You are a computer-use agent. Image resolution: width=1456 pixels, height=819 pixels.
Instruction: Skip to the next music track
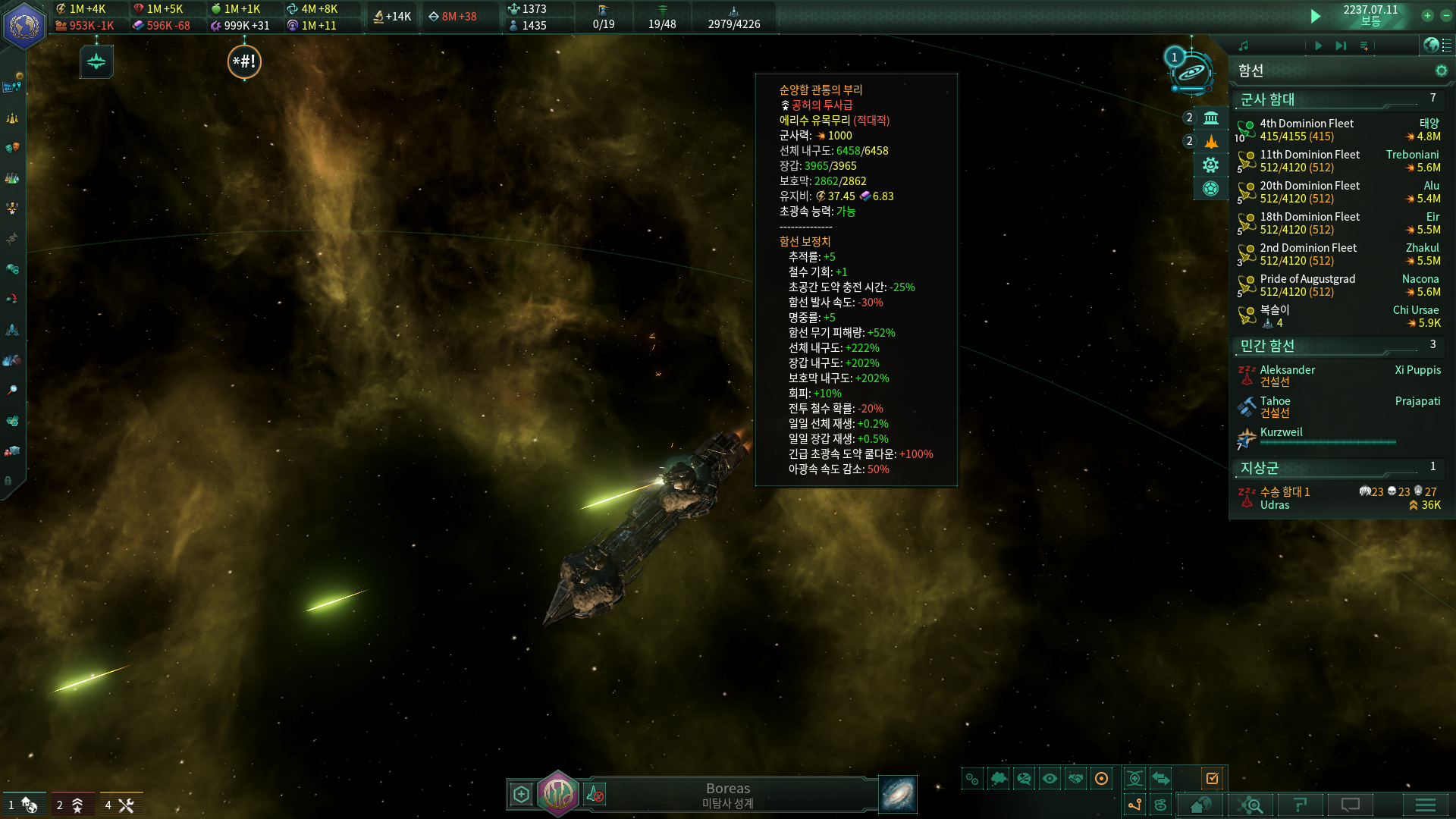coord(1341,45)
